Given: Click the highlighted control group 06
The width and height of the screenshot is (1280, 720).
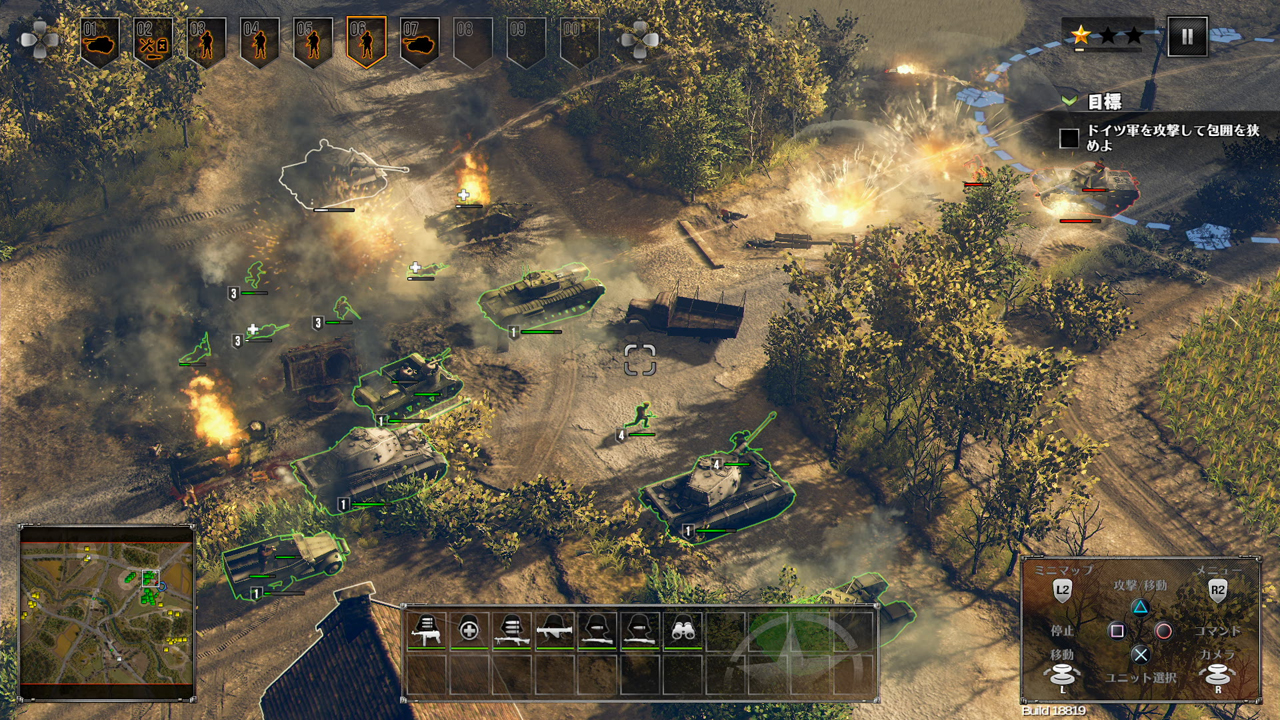Looking at the screenshot, I should (x=366, y=42).
